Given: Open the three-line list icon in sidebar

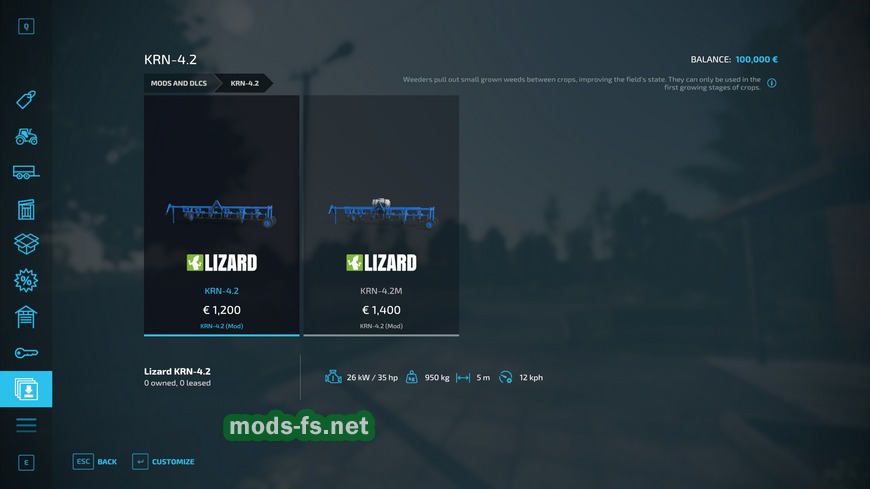Looking at the screenshot, I should click(26, 425).
